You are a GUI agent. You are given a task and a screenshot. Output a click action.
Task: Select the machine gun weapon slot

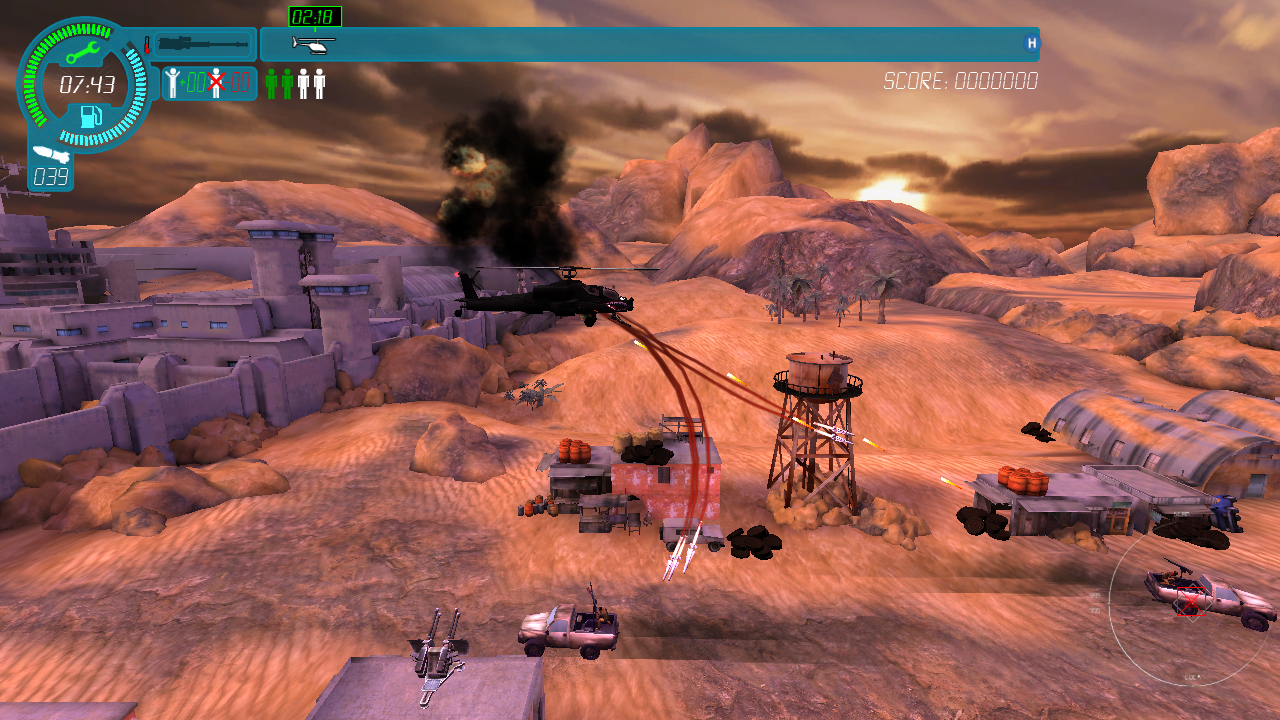click(203, 44)
